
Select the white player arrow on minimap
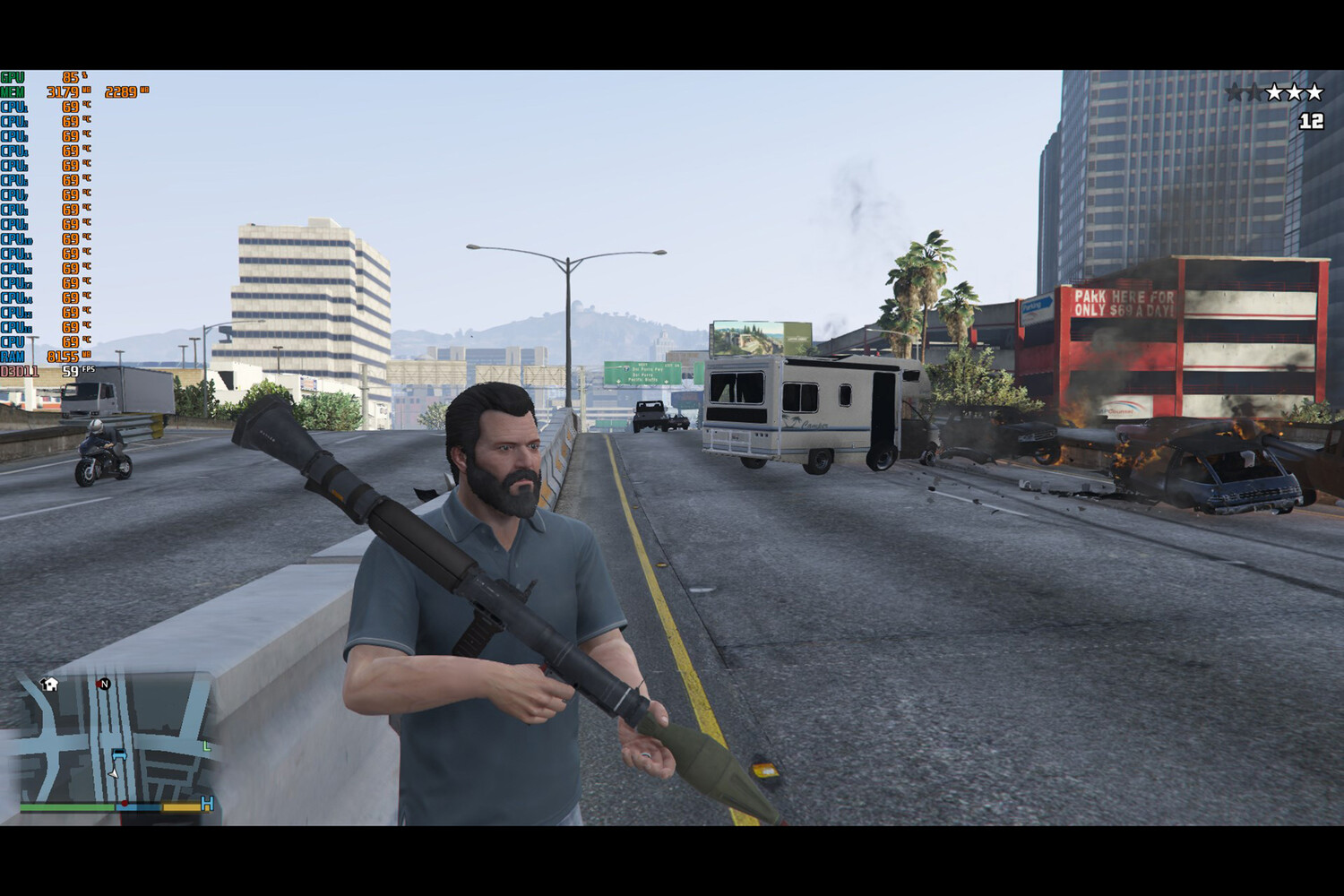tap(114, 772)
